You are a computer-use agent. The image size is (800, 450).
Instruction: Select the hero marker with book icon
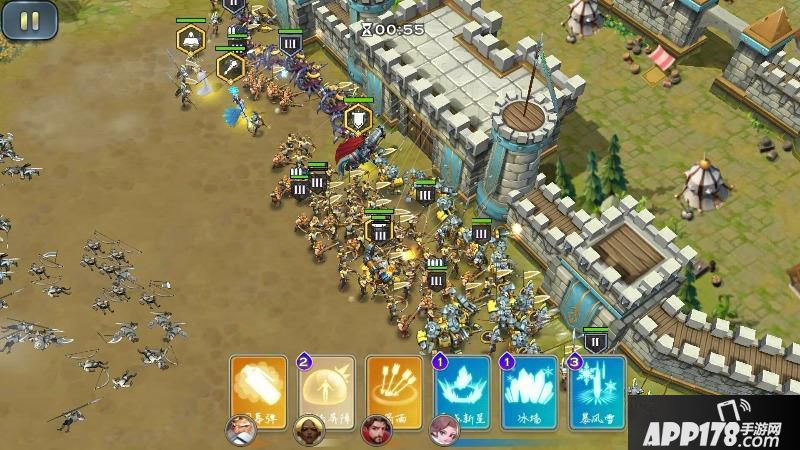coord(190,40)
